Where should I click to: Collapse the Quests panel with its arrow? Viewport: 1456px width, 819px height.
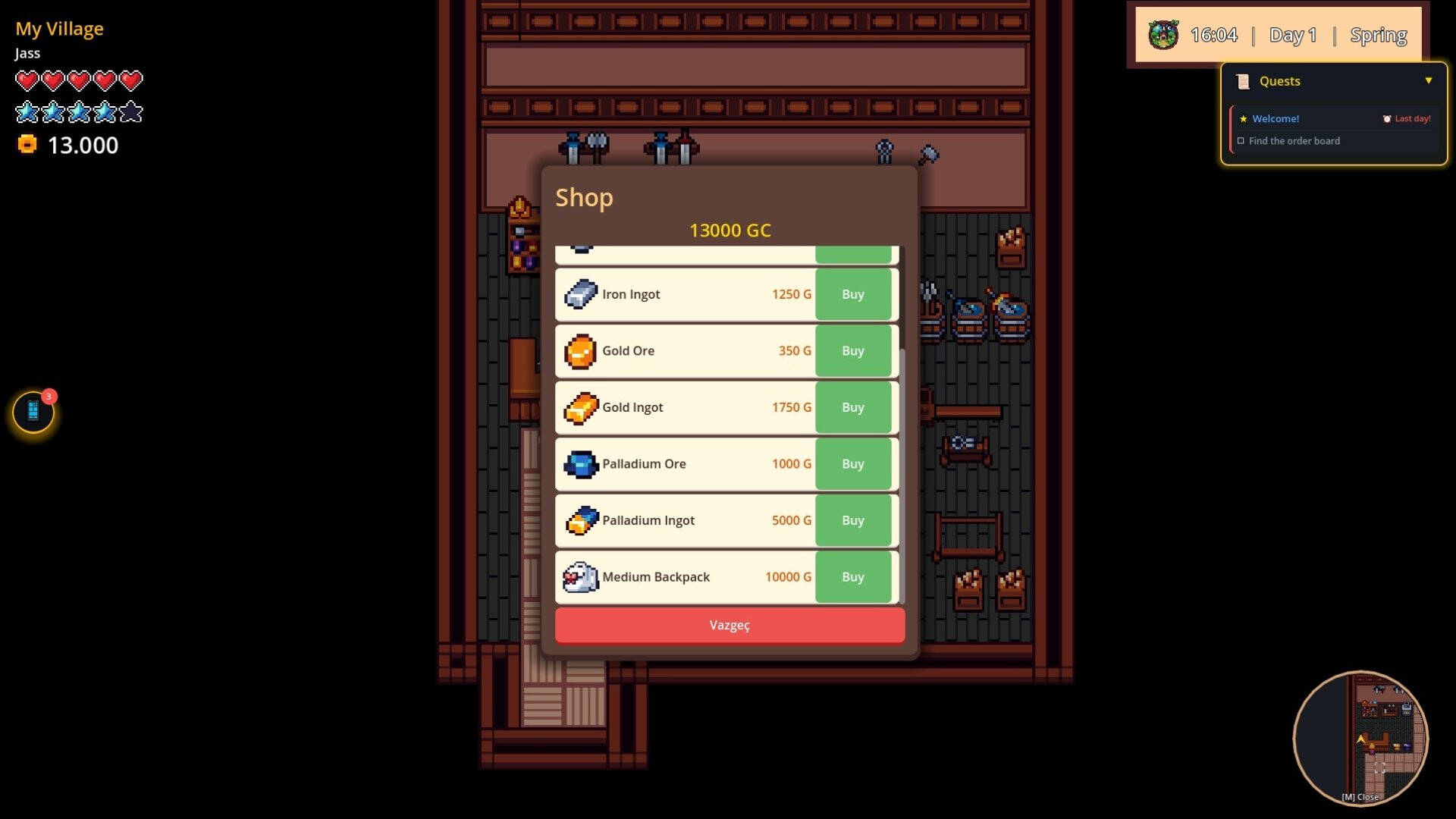(x=1429, y=81)
